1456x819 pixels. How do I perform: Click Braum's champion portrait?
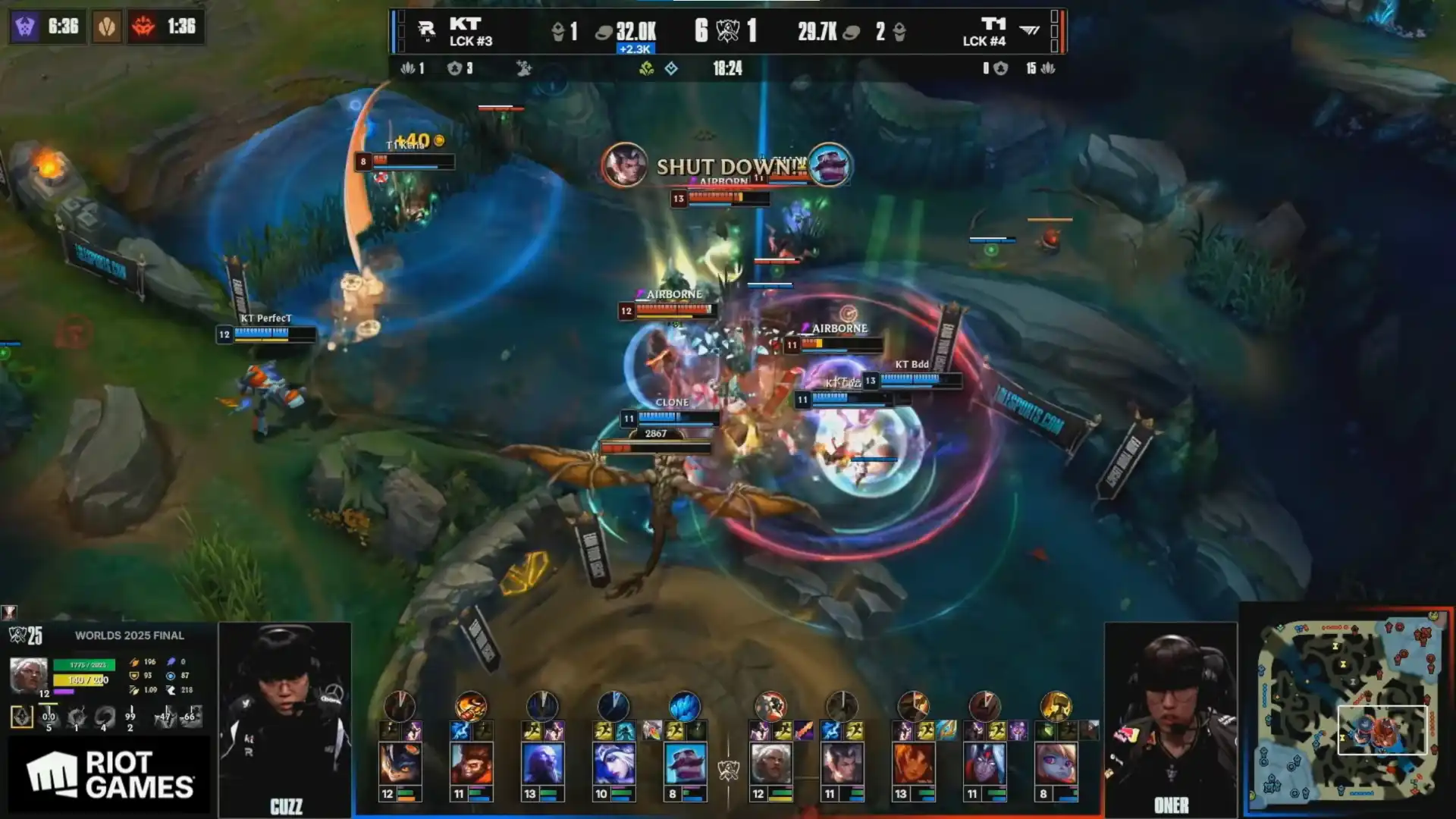coord(685,763)
